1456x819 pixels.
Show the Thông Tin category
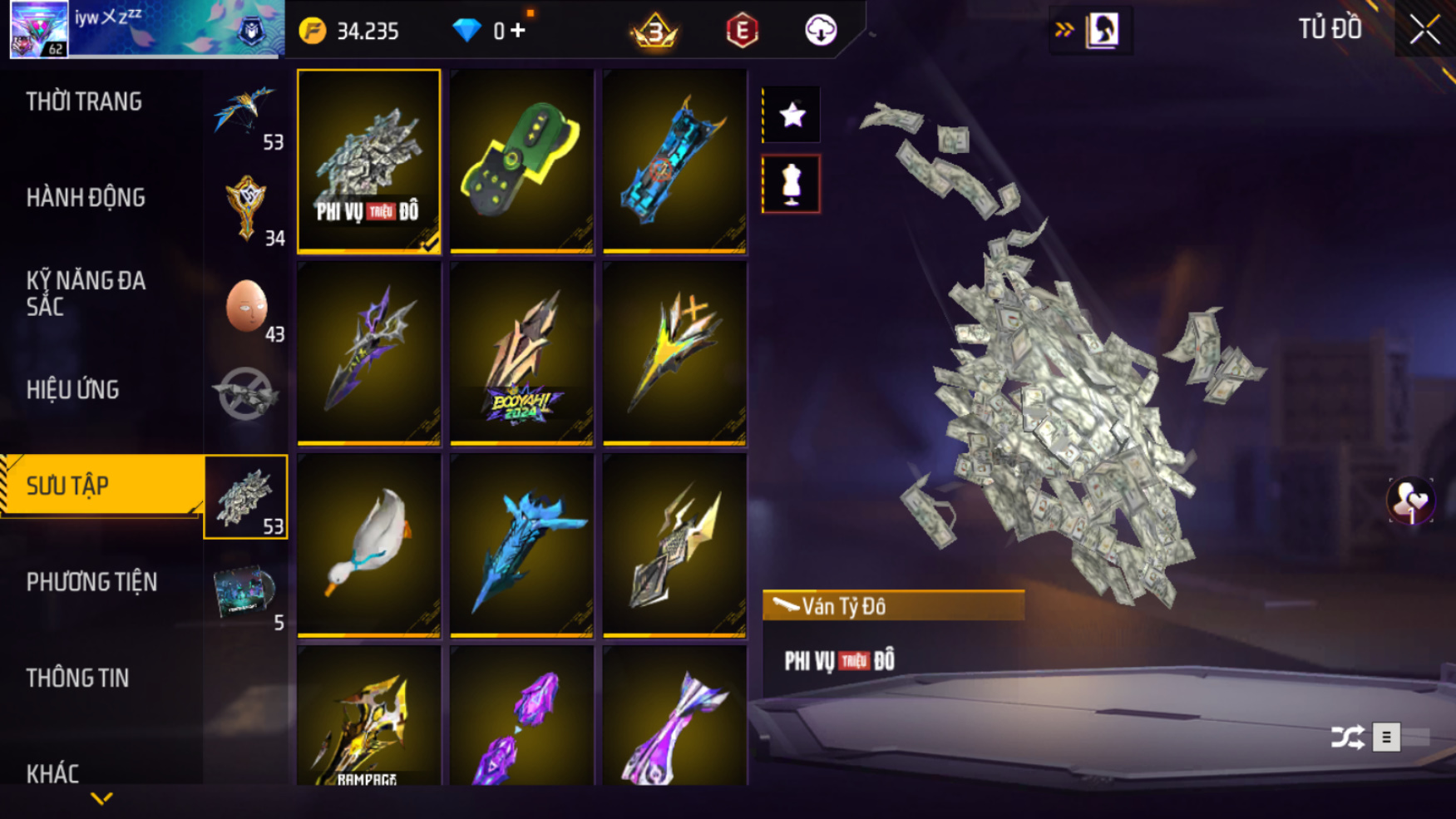(x=77, y=678)
